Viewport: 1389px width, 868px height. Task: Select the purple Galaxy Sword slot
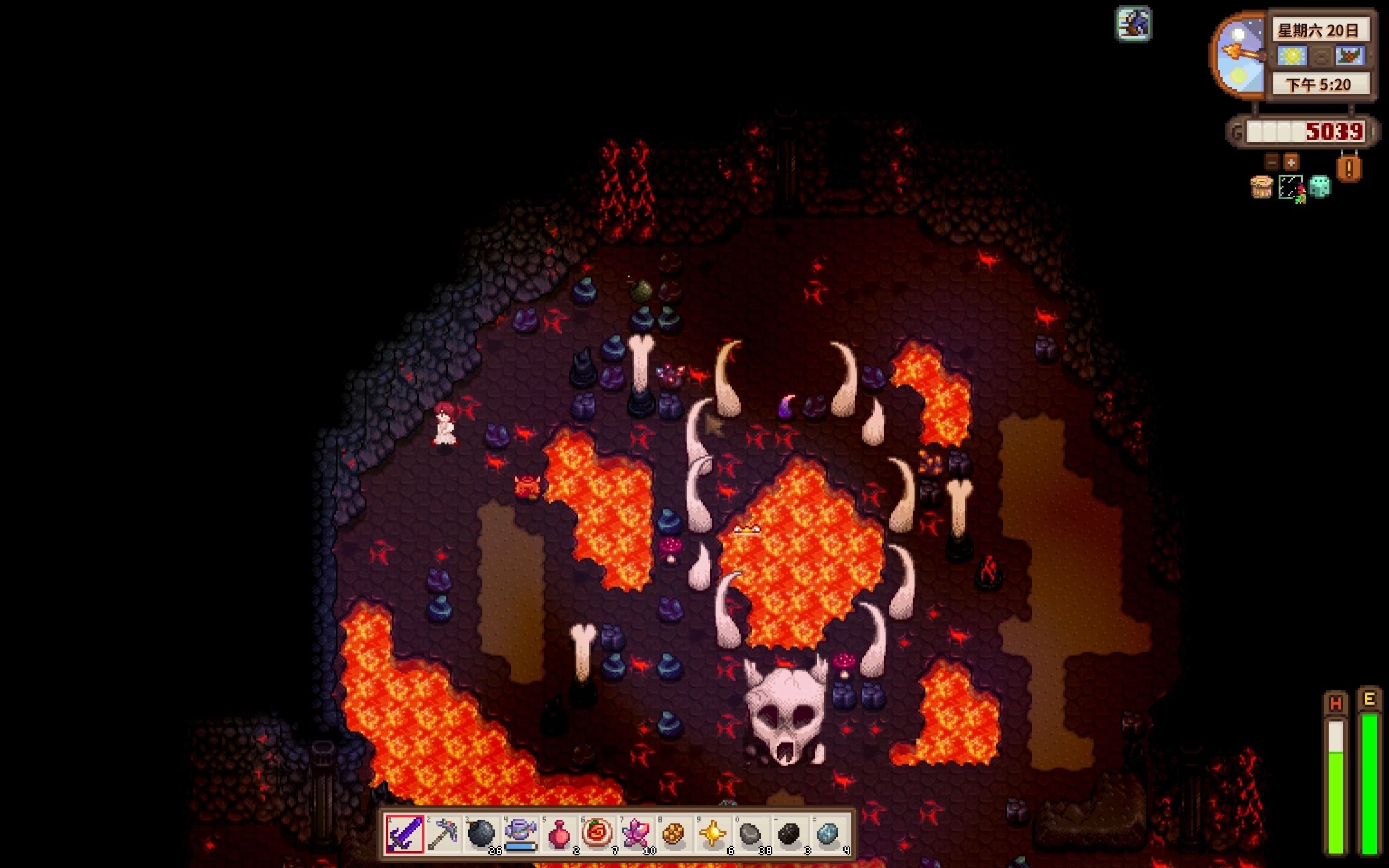[405, 834]
